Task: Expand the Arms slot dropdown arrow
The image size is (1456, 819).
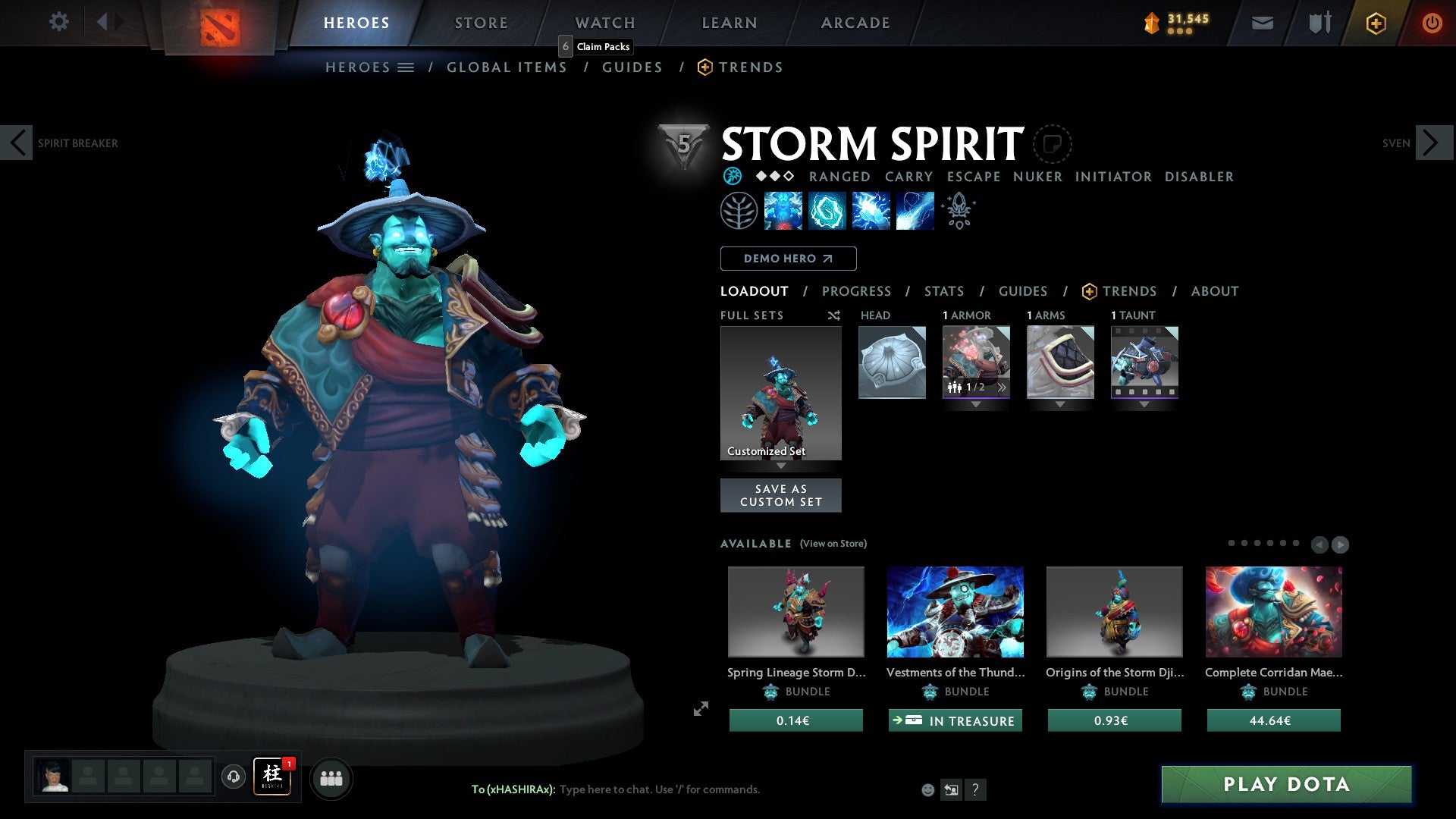Action: [x=1060, y=404]
